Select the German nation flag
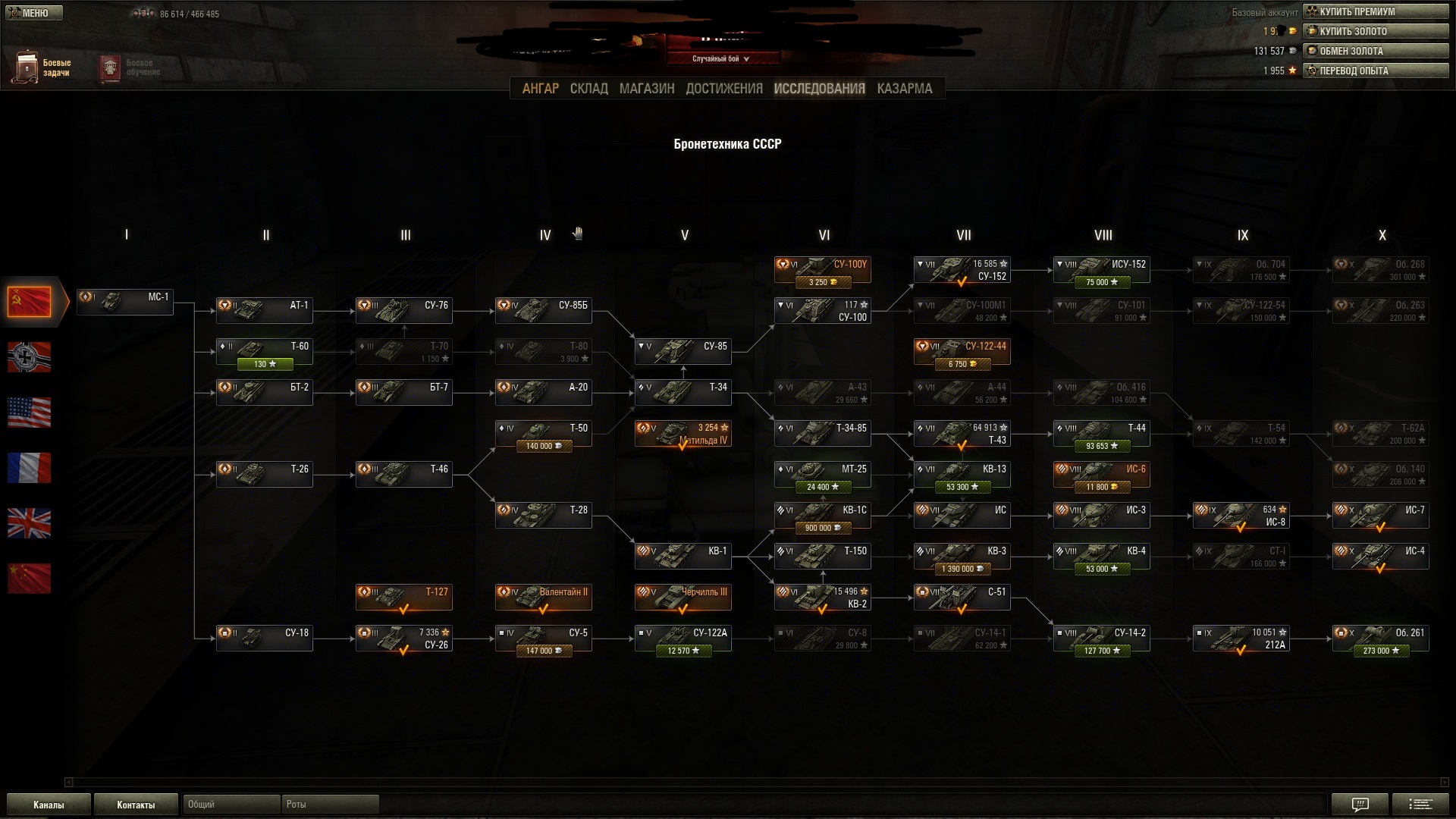1456x819 pixels. 30,357
